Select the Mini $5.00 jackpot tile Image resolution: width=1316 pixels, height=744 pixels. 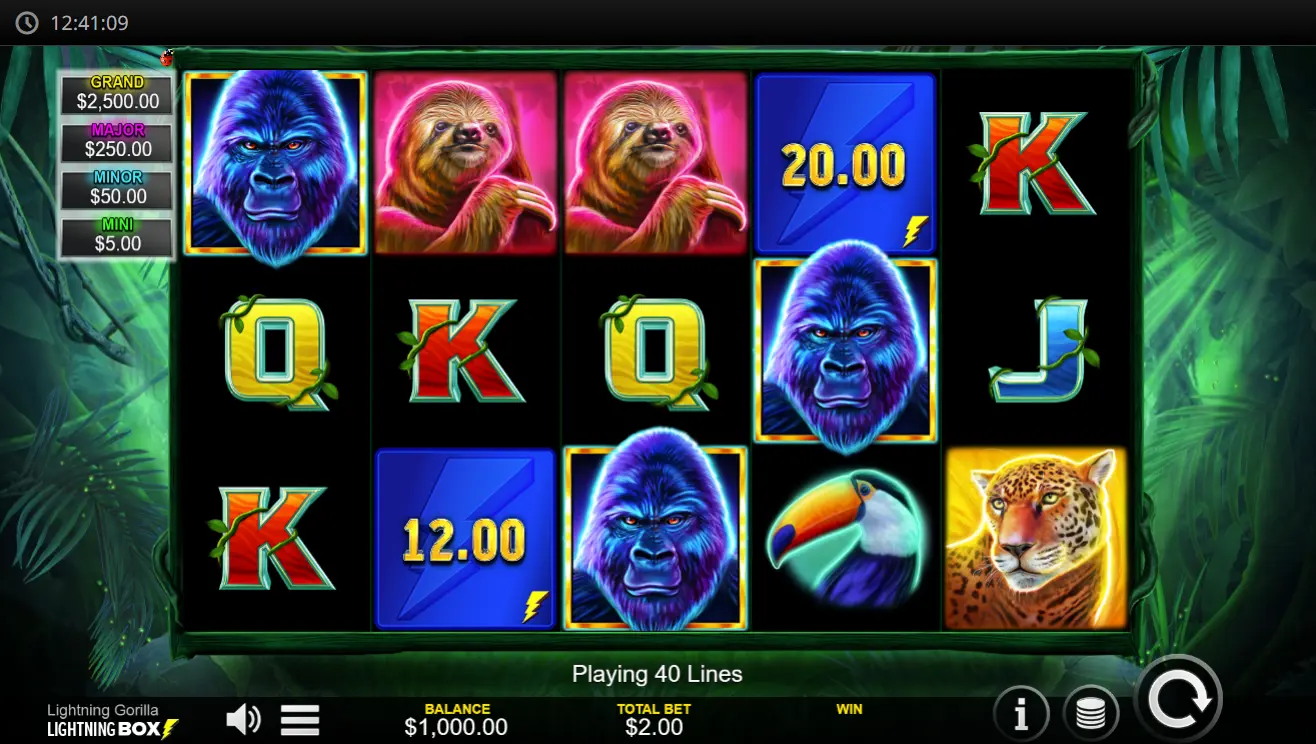[115, 232]
